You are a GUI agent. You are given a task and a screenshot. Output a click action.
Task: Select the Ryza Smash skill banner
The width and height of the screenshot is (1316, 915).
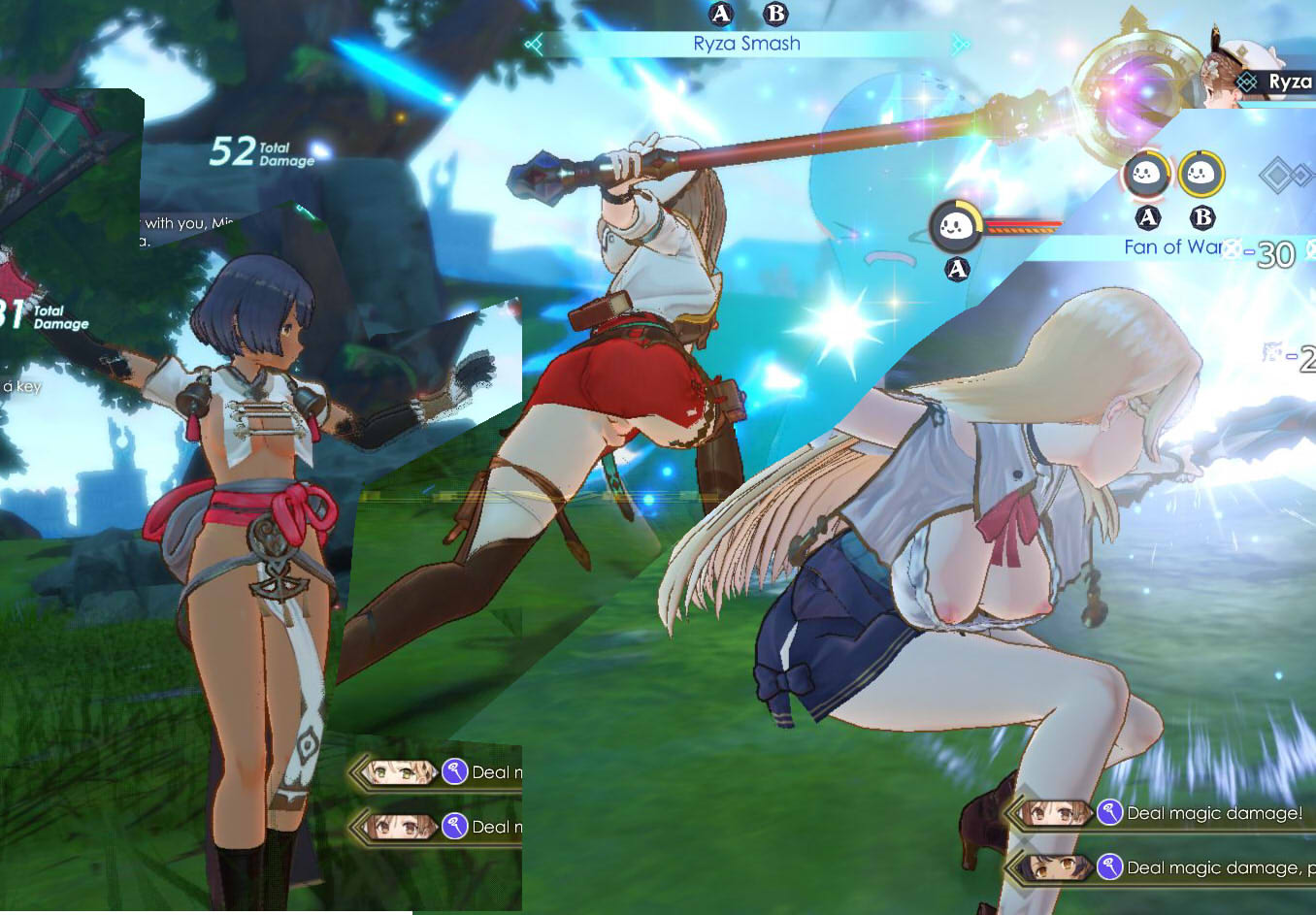coord(746,44)
